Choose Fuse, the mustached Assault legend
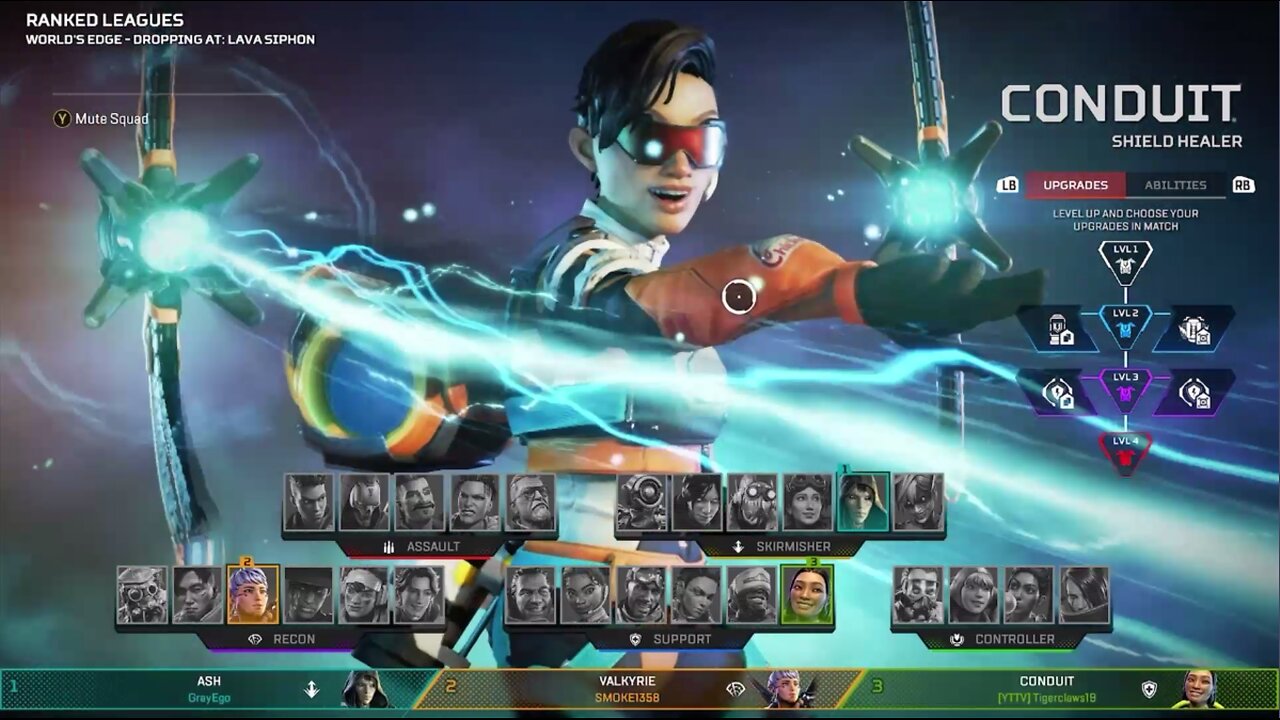The image size is (1280, 720). [419, 502]
